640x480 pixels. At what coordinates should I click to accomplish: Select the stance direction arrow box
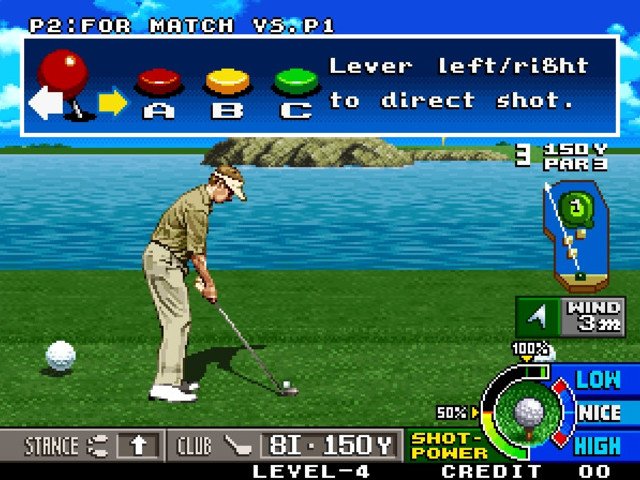tap(137, 445)
